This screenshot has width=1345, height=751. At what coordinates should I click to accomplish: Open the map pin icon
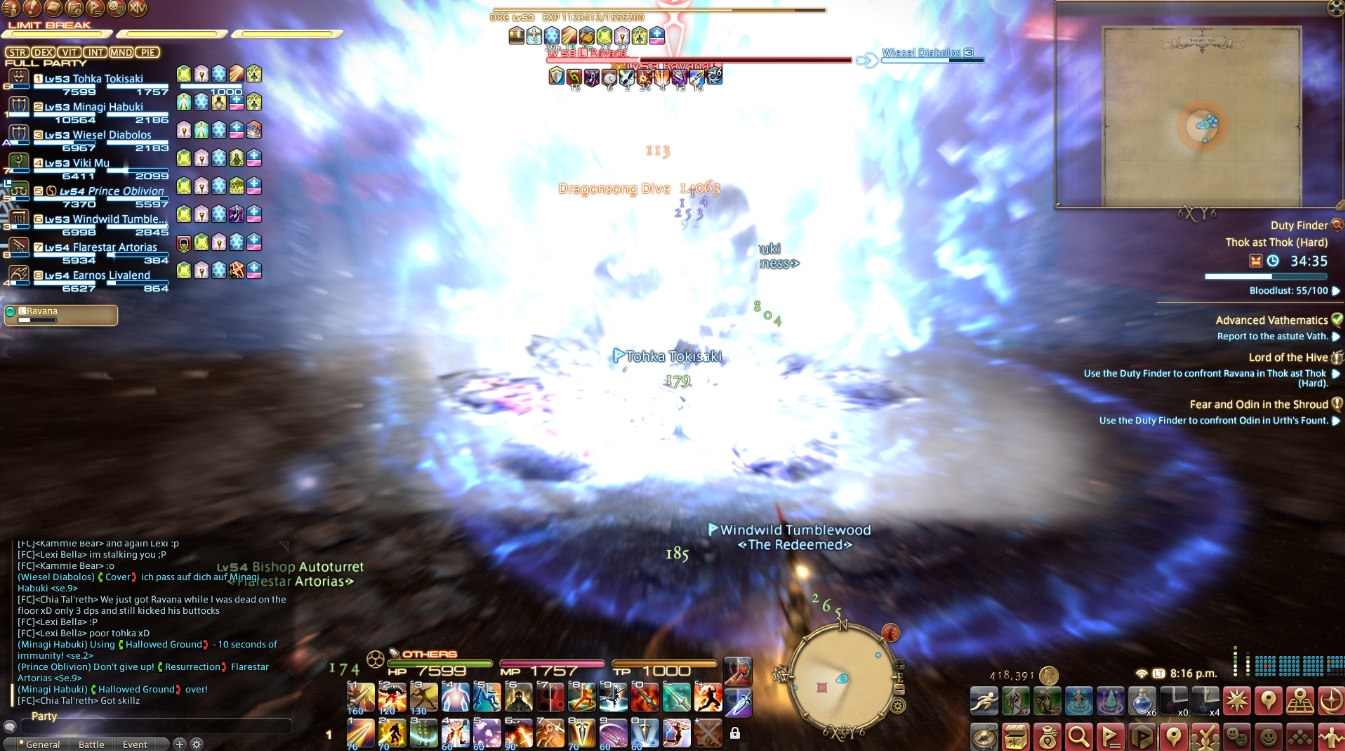[x=1174, y=736]
